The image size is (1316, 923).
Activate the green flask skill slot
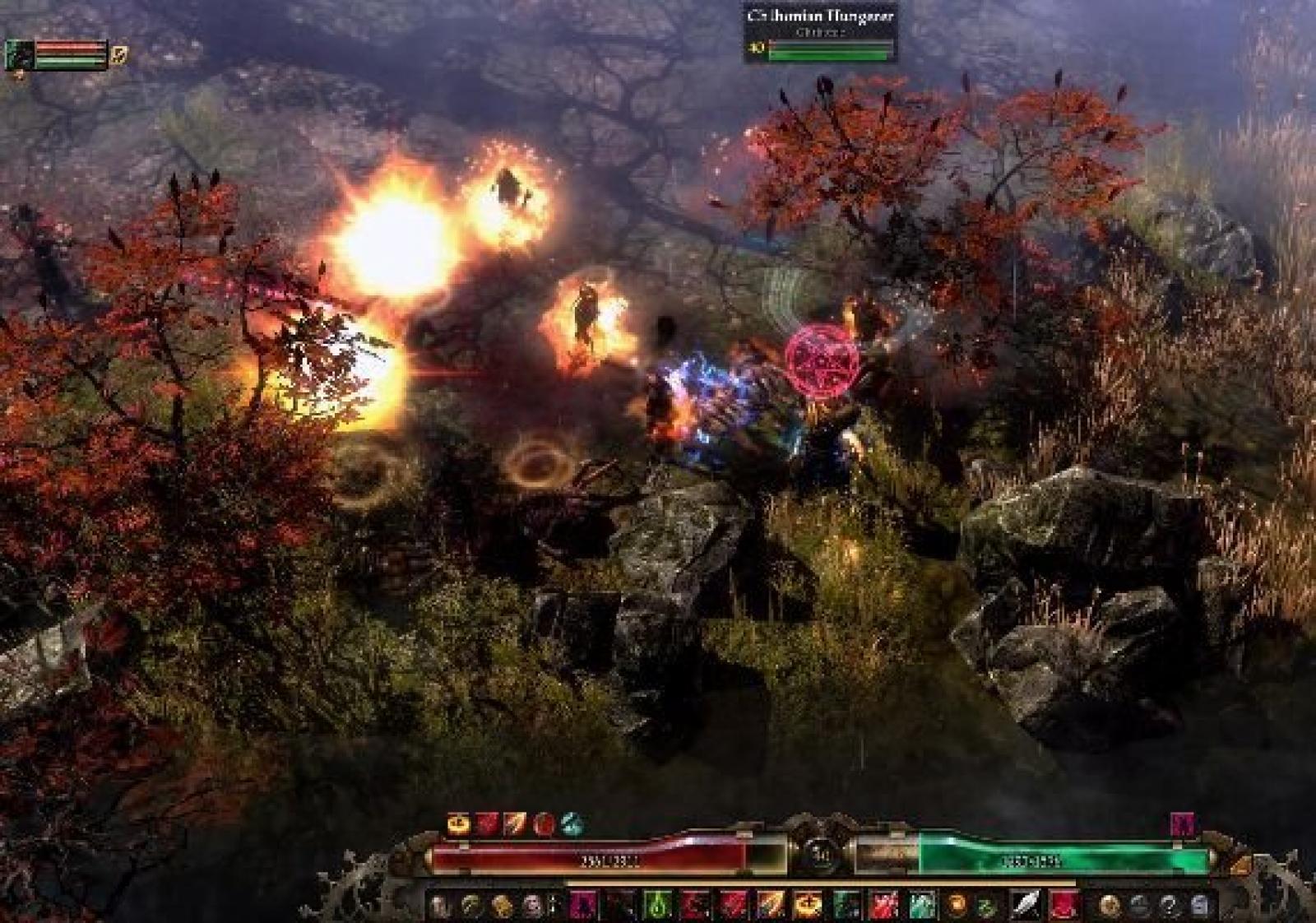click(x=657, y=905)
